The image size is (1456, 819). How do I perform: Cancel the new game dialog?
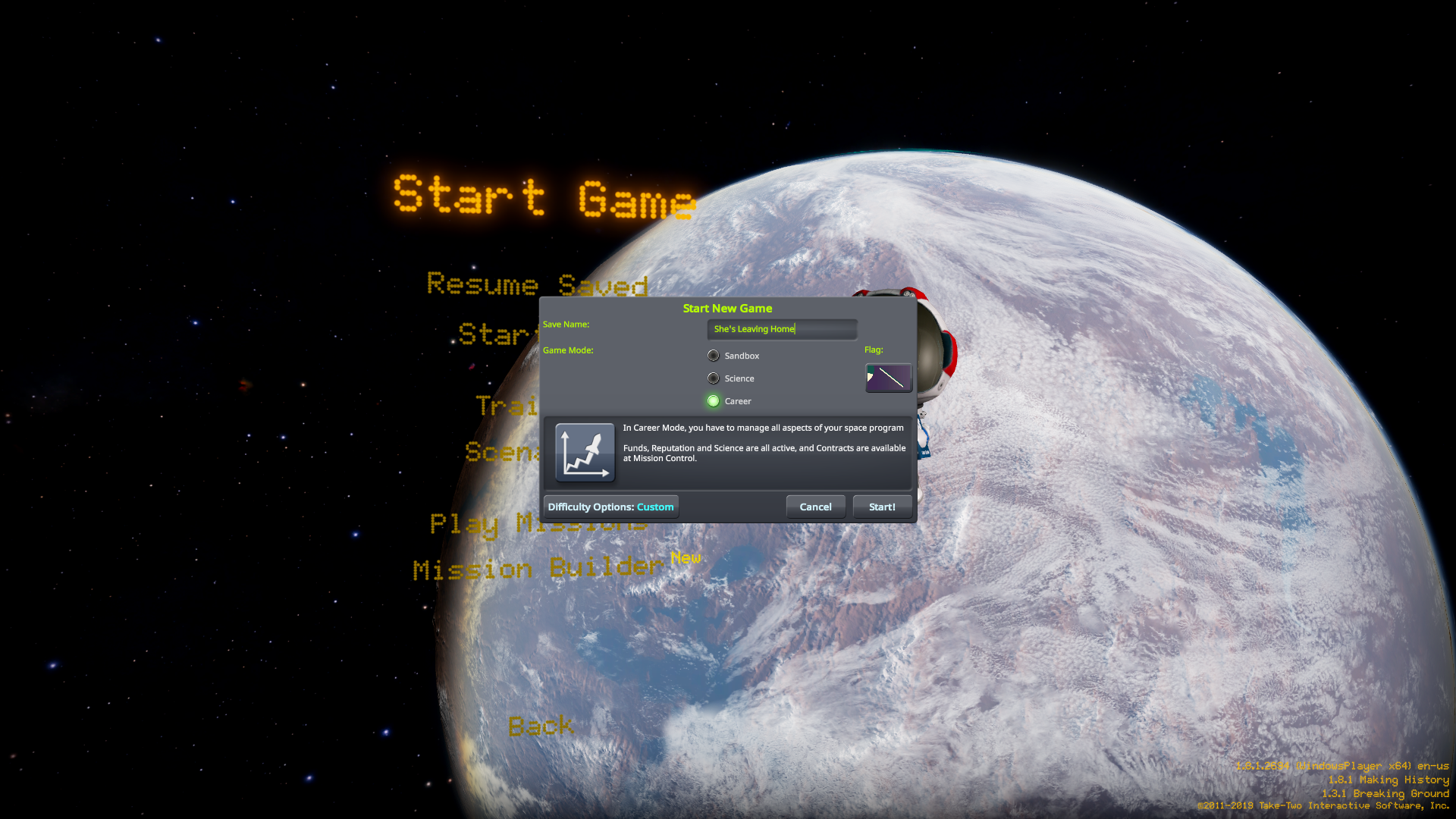[815, 507]
